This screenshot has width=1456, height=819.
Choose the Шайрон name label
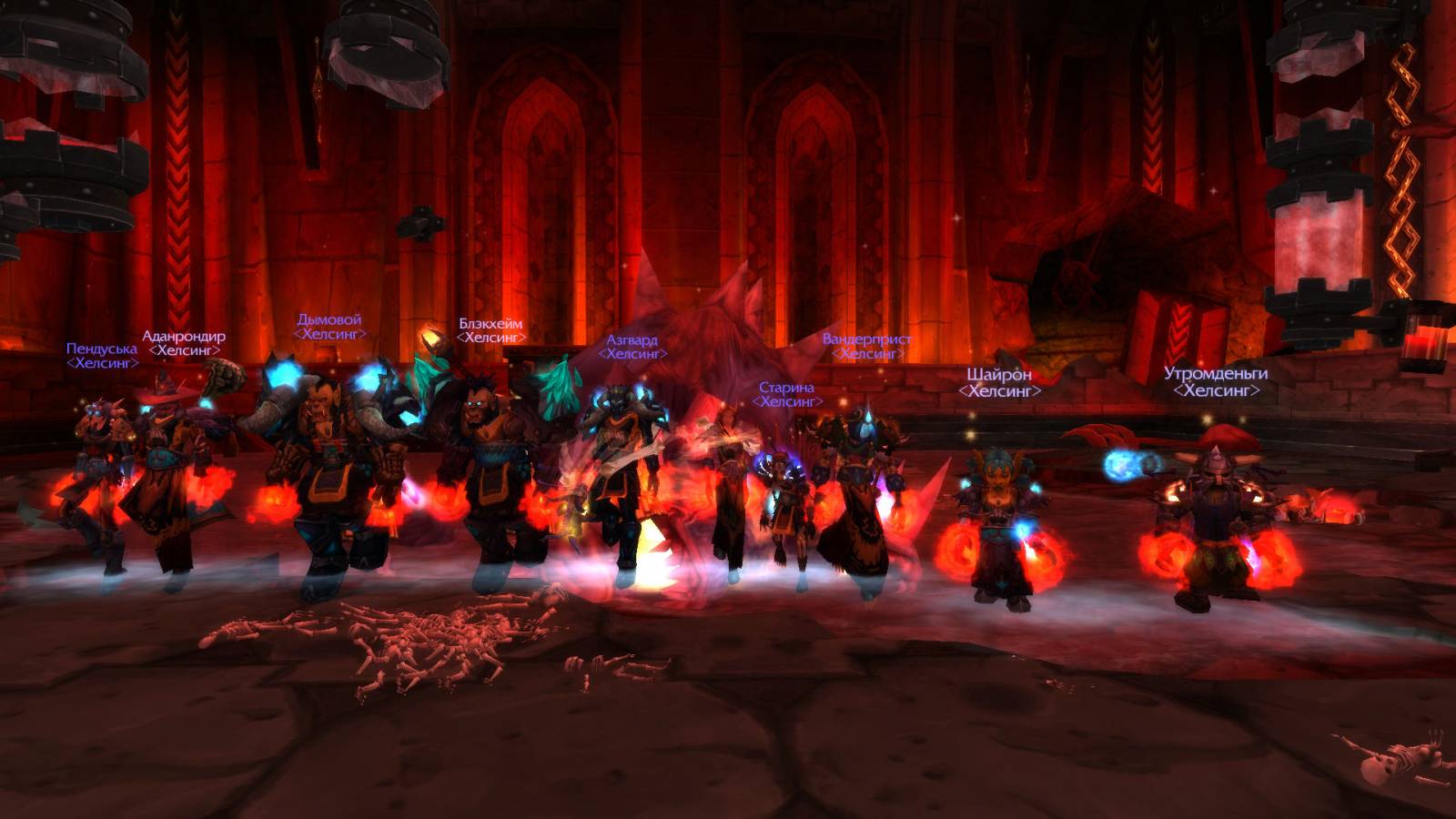coord(999,375)
